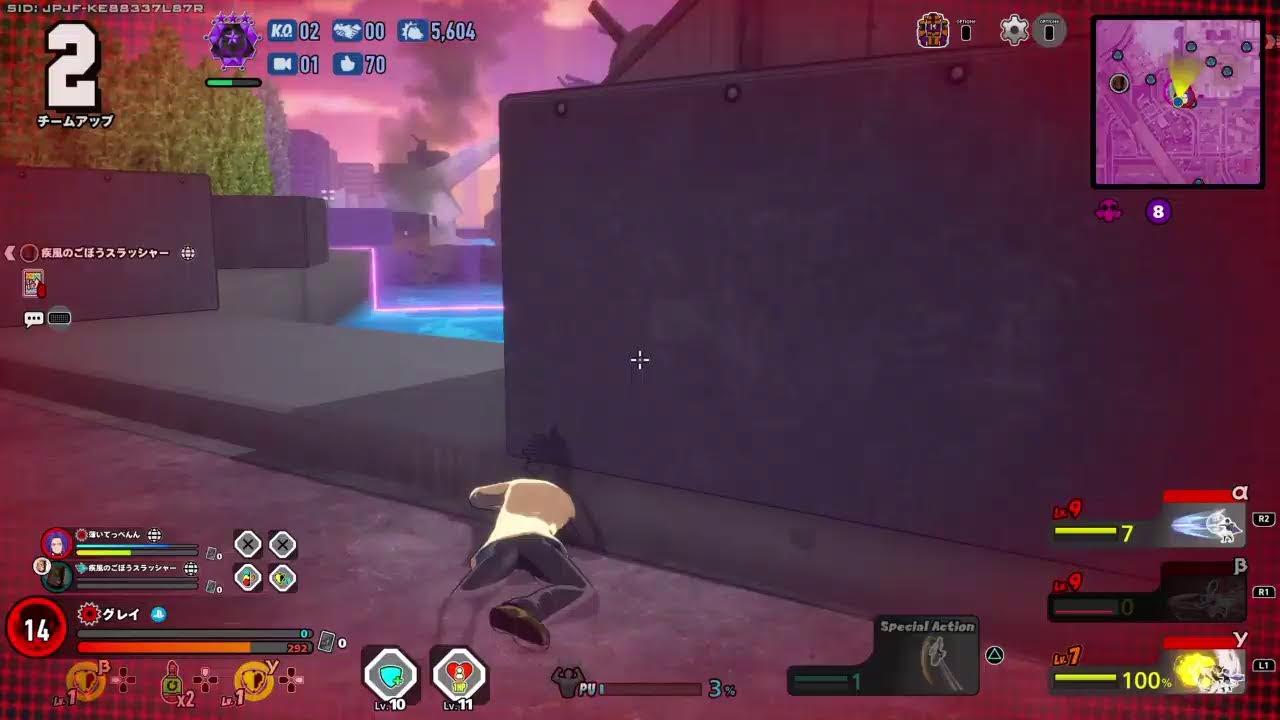The height and width of the screenshot is (720, 1280).
Task: Click the purple-haired teammate portrait
Action: click(x=57, y=543)
